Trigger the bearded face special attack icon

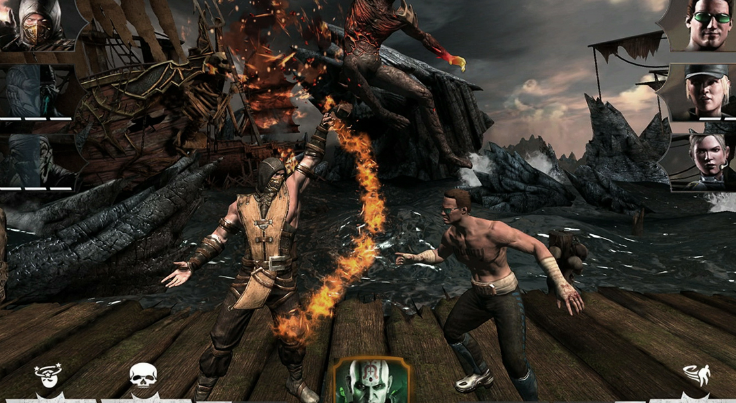(x=50, y=380)
